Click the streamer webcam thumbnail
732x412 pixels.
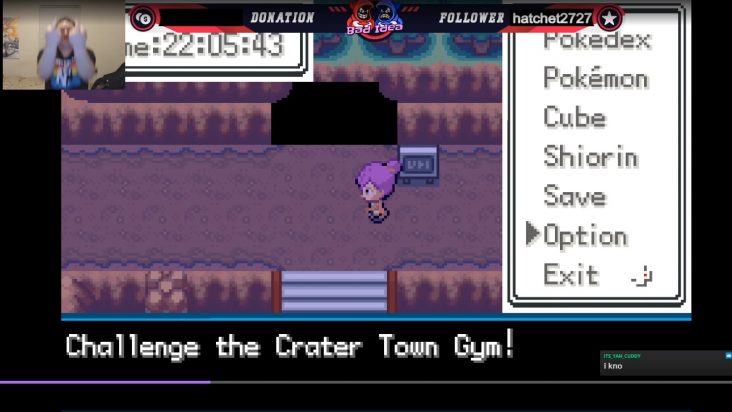click(63, 46)
